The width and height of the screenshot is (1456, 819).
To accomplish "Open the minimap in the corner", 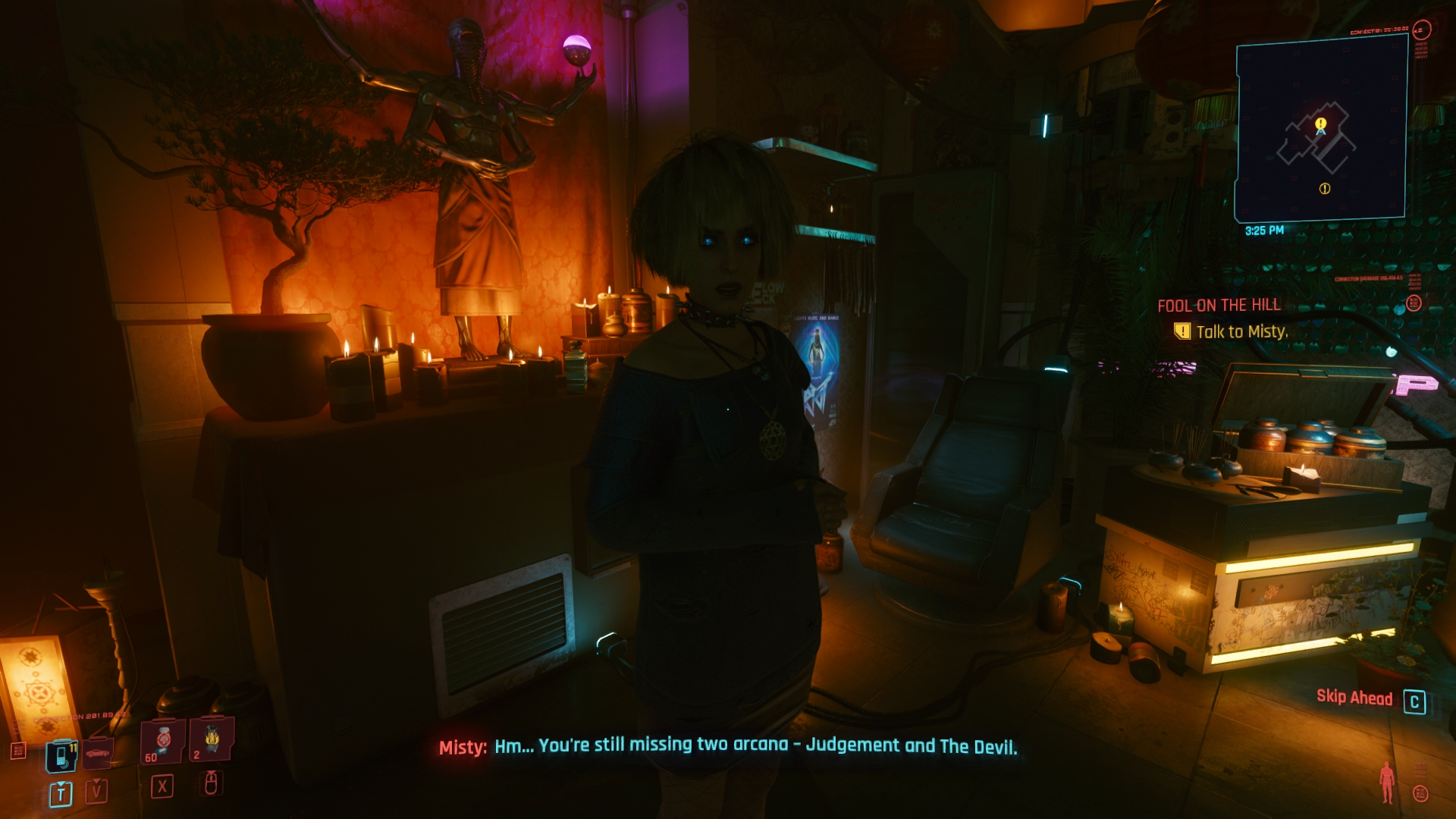I will [x=1321, y=129].
